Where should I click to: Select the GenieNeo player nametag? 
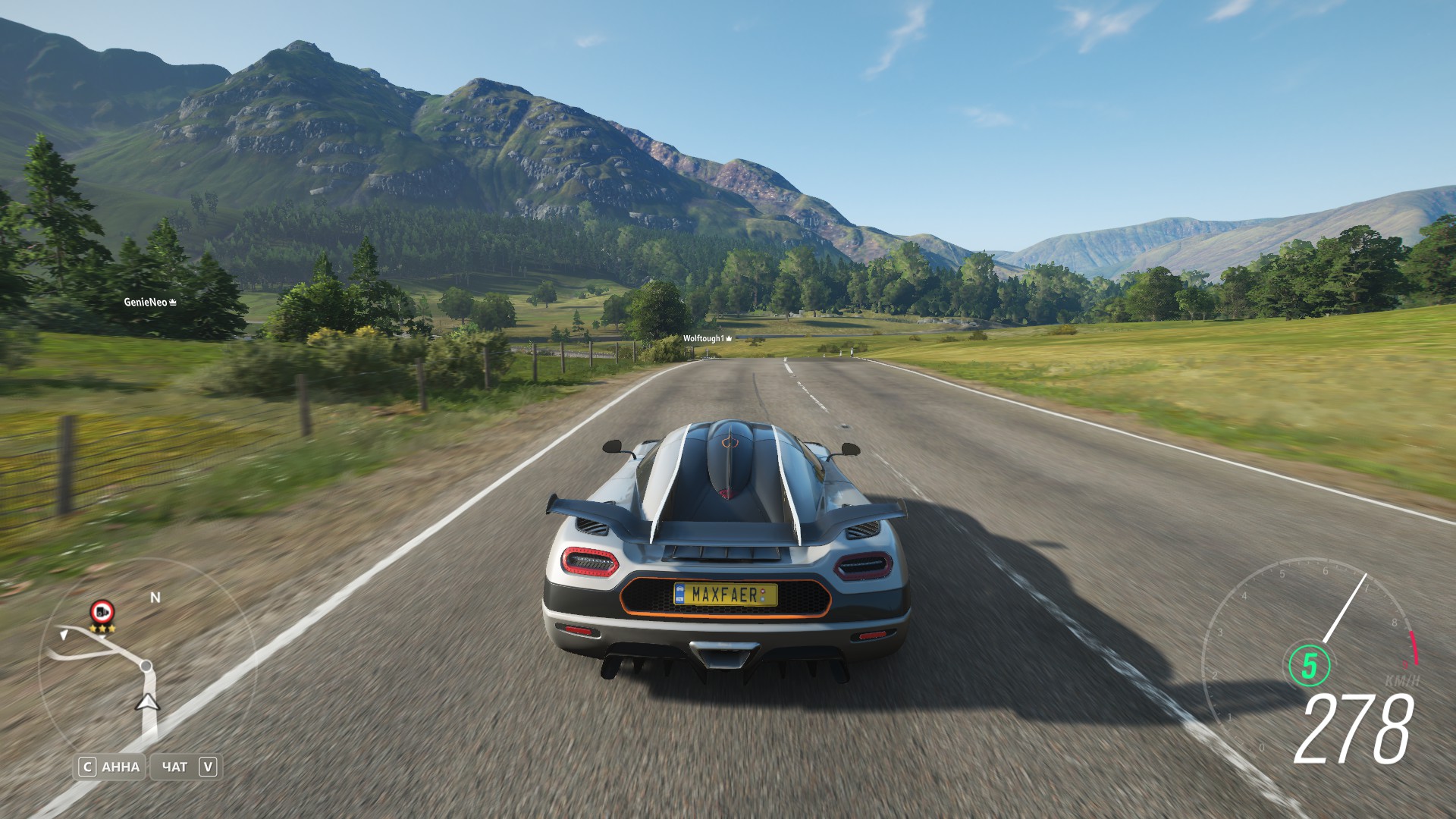[x=149, y=302]
